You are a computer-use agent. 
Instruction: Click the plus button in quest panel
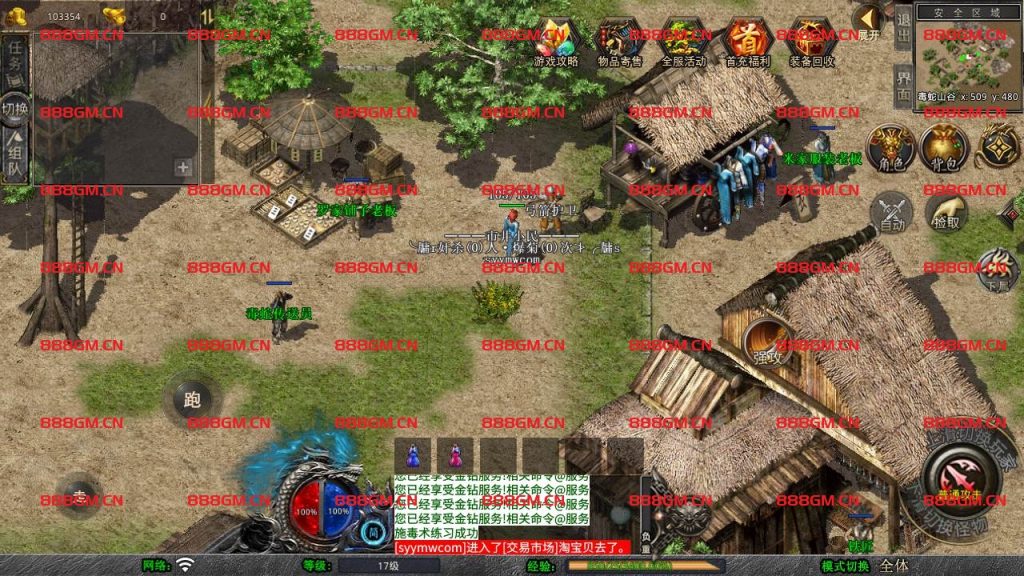[183, 168]
